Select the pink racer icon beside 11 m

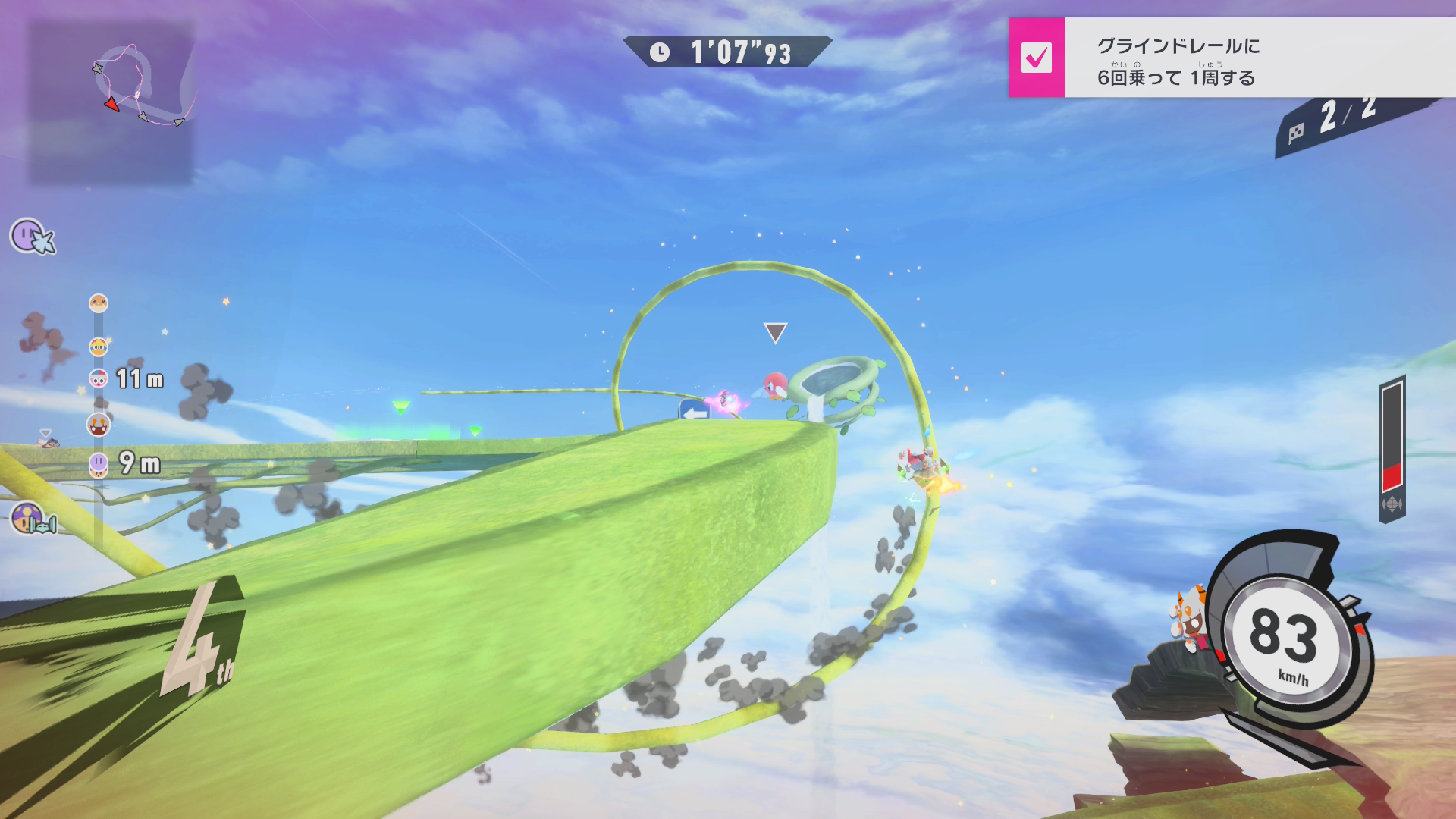coord(99,378)
